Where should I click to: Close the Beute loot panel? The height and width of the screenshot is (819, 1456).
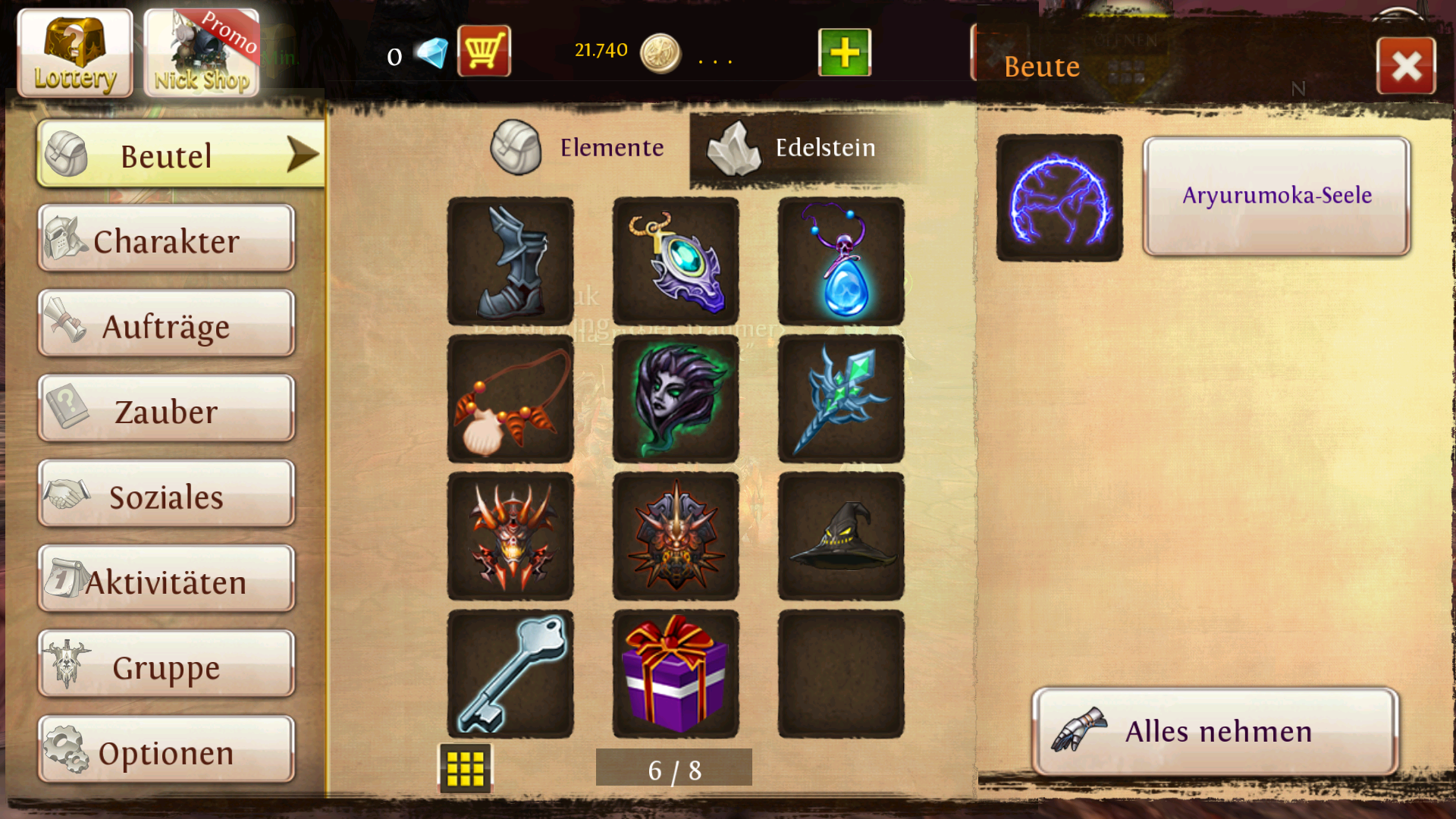coord(1406,66)
